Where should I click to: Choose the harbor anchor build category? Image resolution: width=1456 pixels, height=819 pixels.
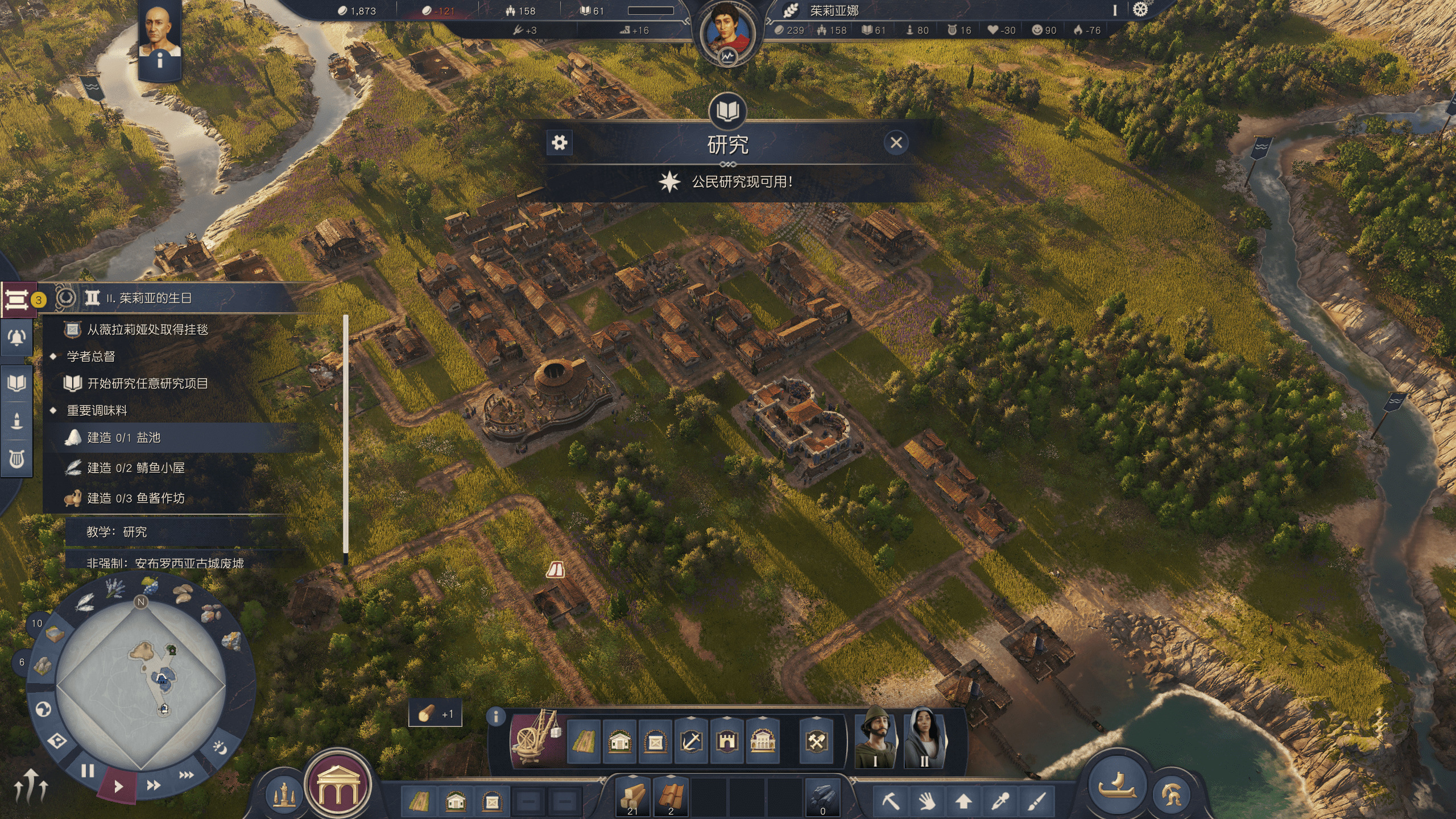click(x=691, y=742)
